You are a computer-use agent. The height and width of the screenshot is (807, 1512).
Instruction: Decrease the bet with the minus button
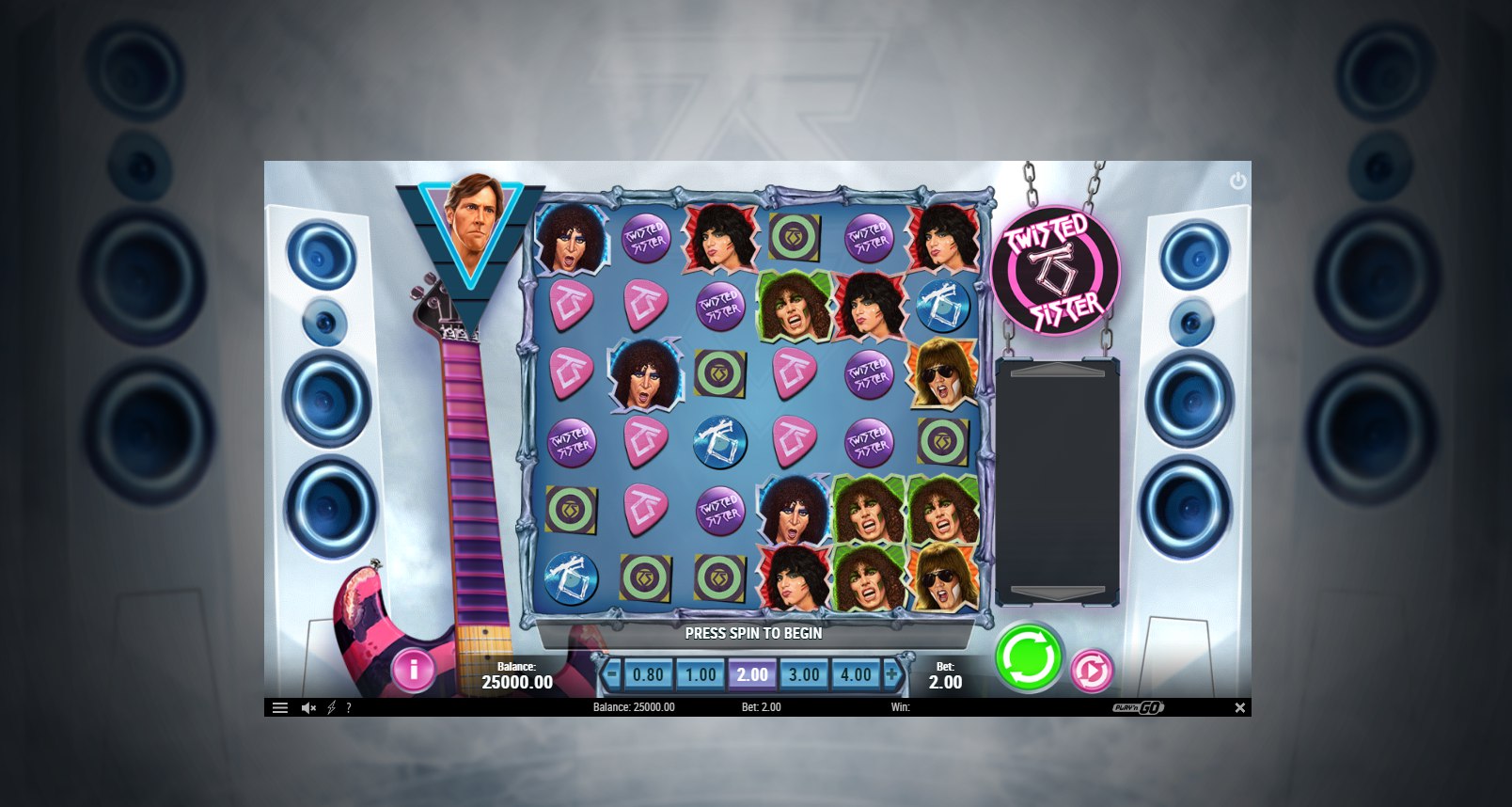coord(612,674)
